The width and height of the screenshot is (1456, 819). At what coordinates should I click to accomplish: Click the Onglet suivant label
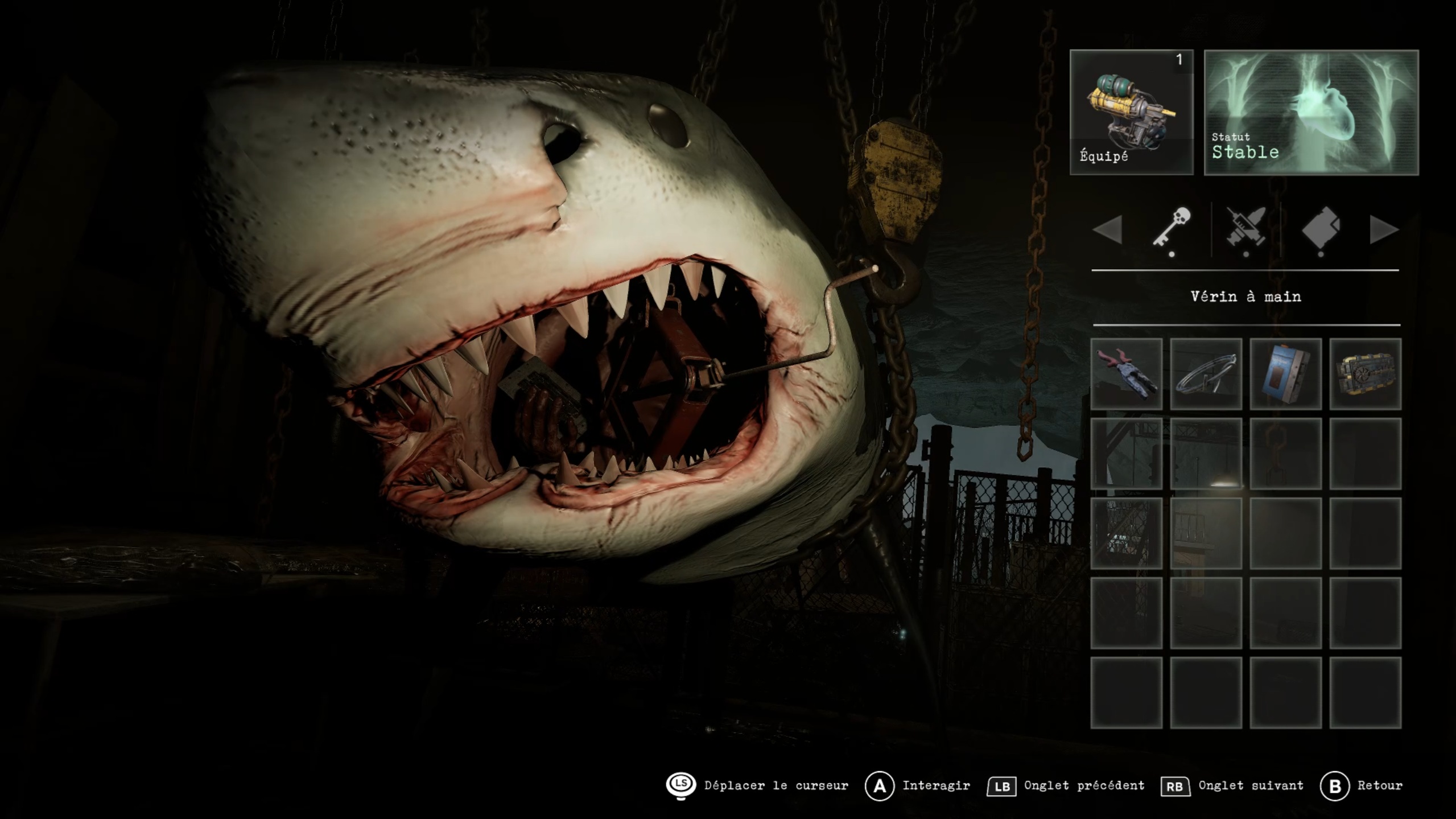1251,785
